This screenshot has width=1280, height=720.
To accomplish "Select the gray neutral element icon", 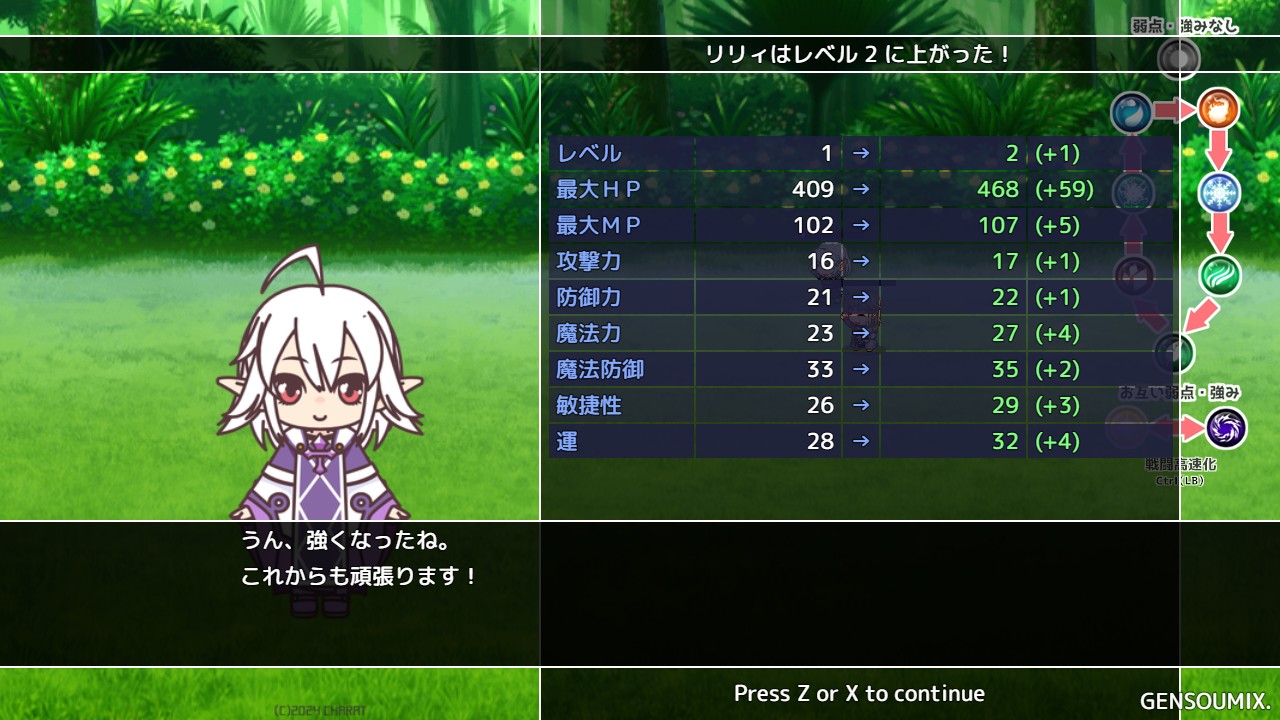I will pos(1178,60).
